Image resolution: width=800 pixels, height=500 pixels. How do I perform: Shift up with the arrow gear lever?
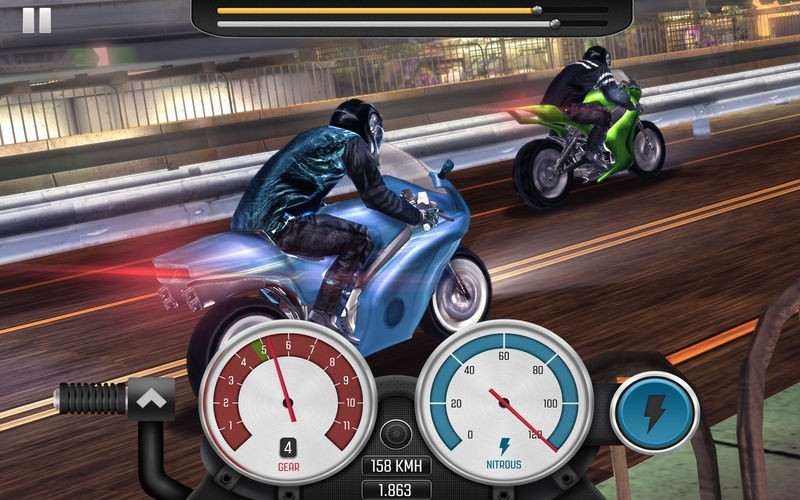click(x=152, y=399)
